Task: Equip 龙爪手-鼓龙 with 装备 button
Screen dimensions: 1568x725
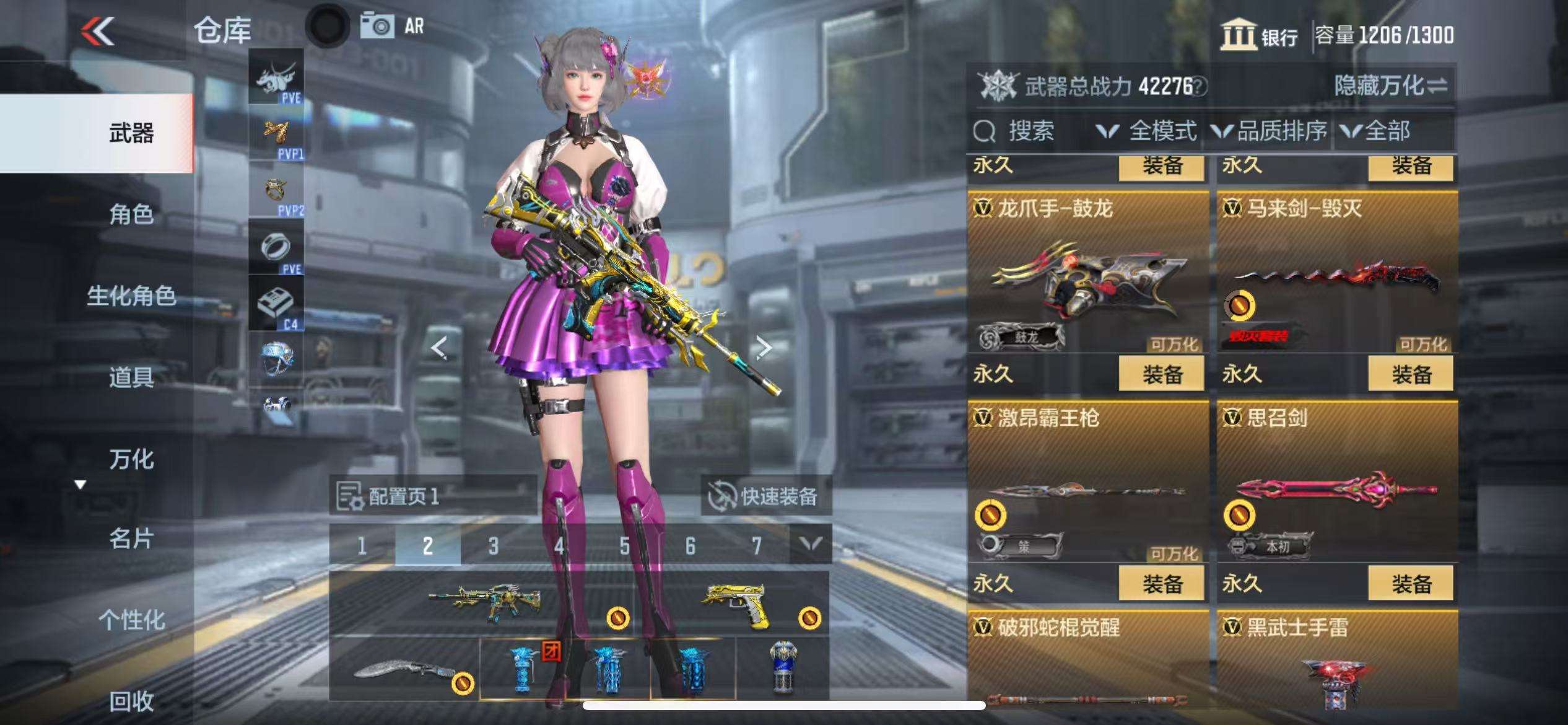Action: coord(1162,374)
